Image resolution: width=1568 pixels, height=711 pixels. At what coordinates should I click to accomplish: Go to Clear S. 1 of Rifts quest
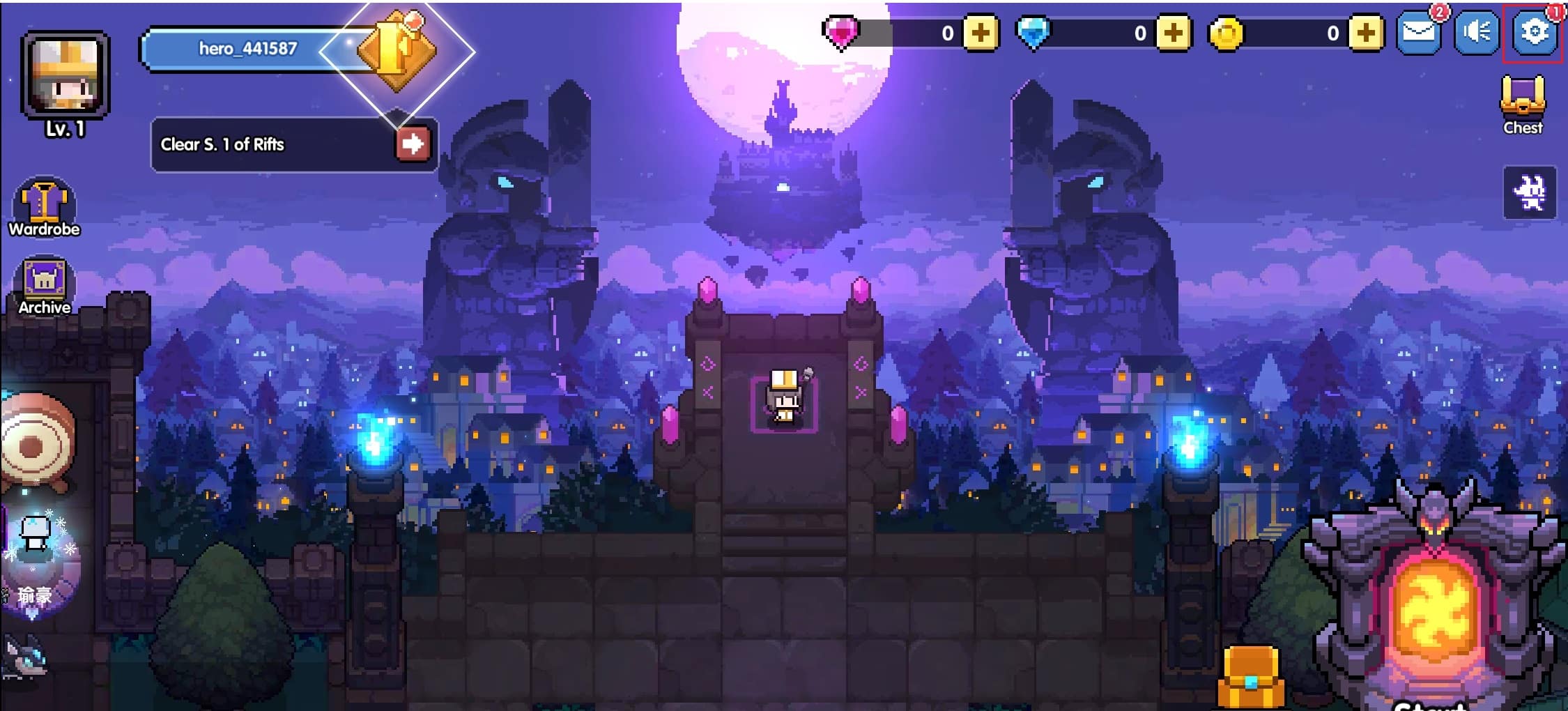coord(413,144)
